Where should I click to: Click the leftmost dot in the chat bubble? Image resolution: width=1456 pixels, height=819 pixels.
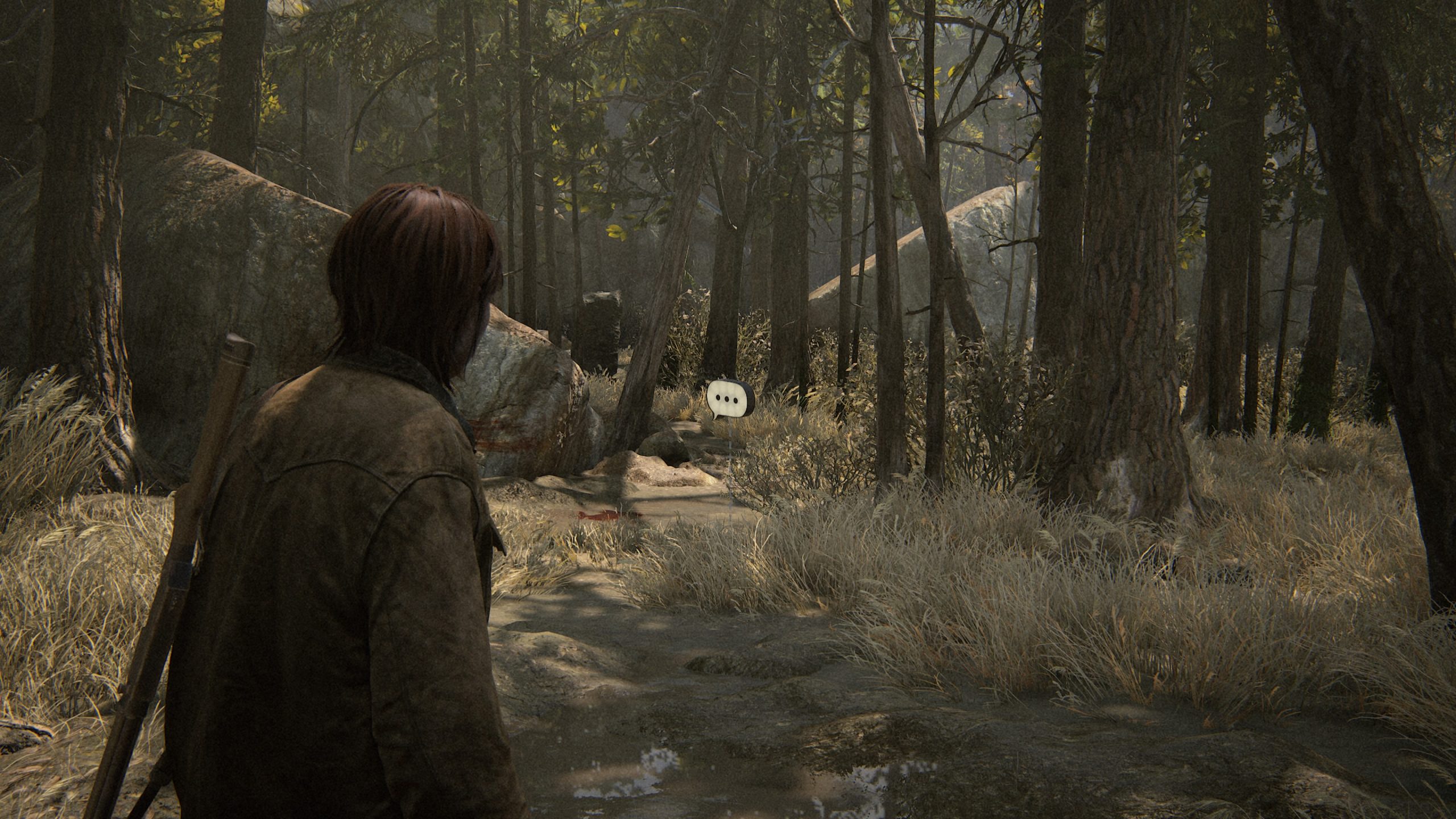point(718,398)
